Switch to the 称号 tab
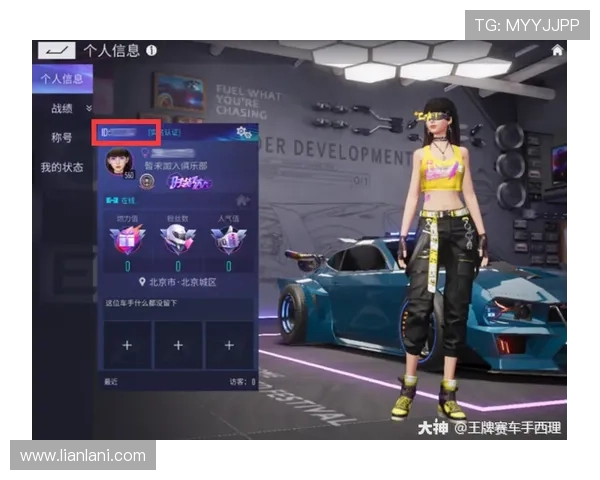Image resolution: width=600 pixels, height=480 pixels. 62,137
